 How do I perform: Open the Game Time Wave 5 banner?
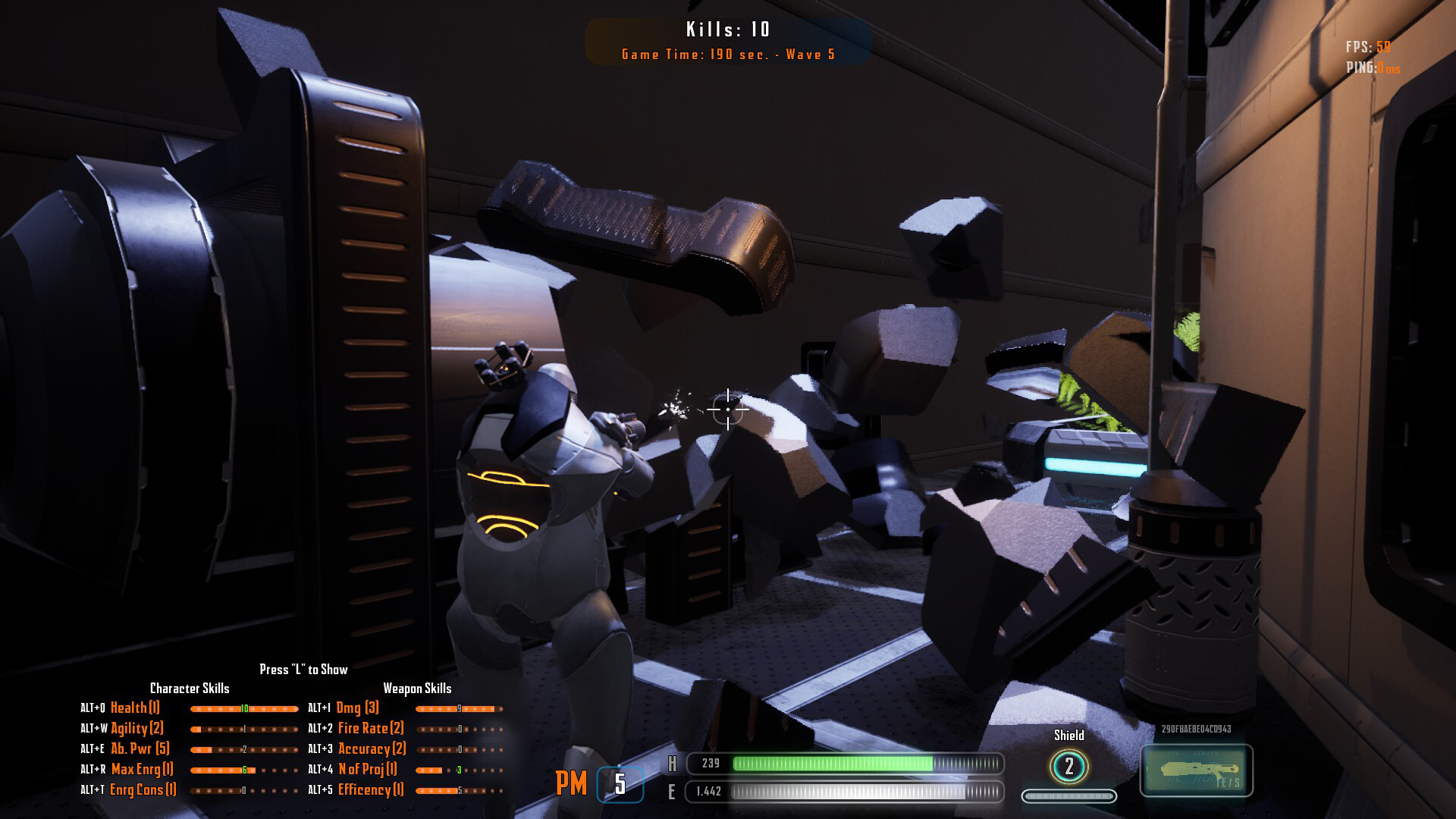pyautogui.click(x=726, y=54)
